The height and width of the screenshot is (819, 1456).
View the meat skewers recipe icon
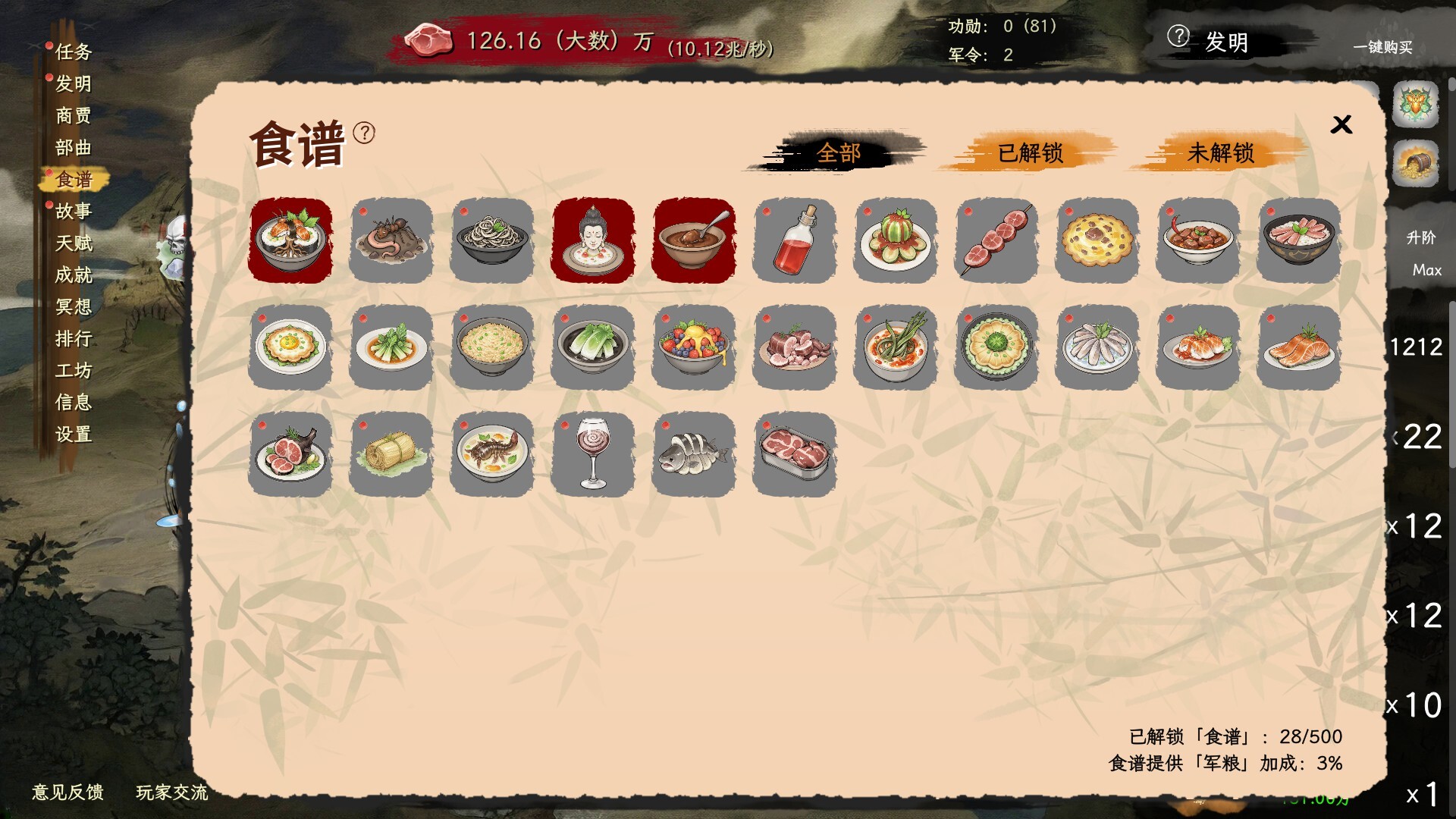pyautogui.click(x=996, y=241)
